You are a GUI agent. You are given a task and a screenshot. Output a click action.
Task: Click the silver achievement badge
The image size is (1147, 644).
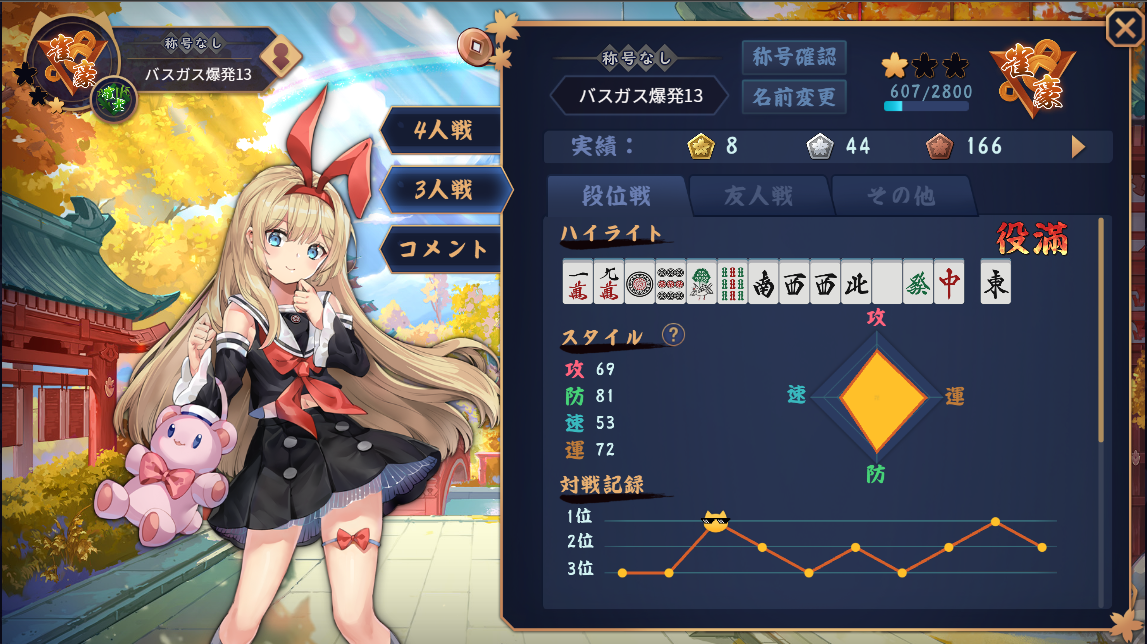819,147
